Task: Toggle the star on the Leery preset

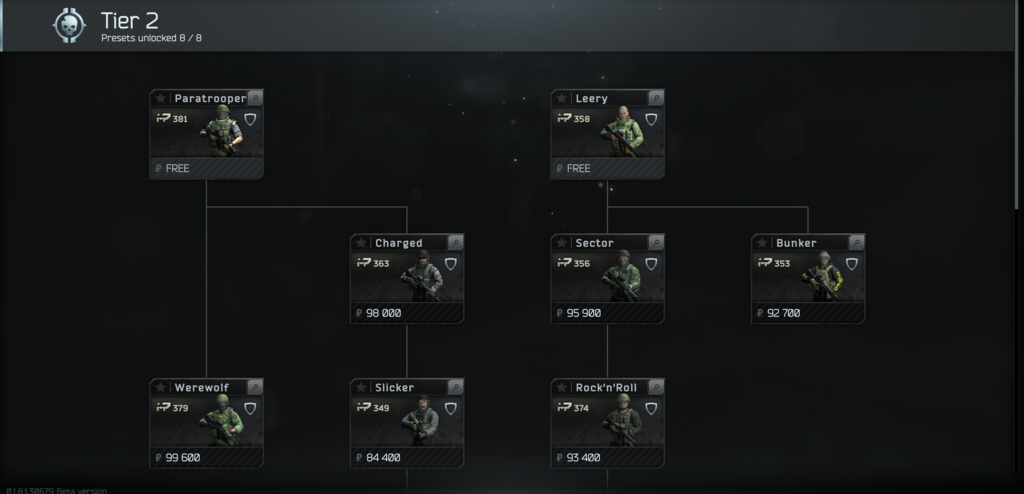Action: click(x=561, y=98)
